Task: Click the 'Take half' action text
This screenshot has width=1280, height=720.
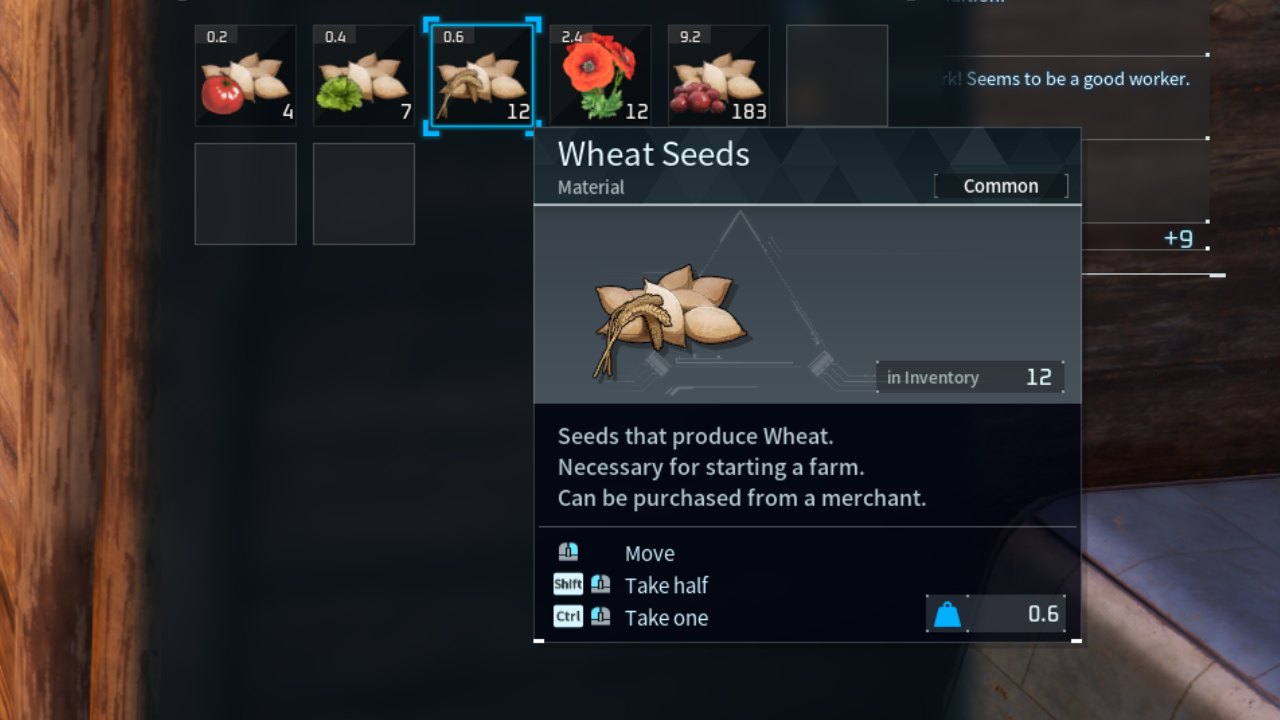Action: (x=666, y=586)
